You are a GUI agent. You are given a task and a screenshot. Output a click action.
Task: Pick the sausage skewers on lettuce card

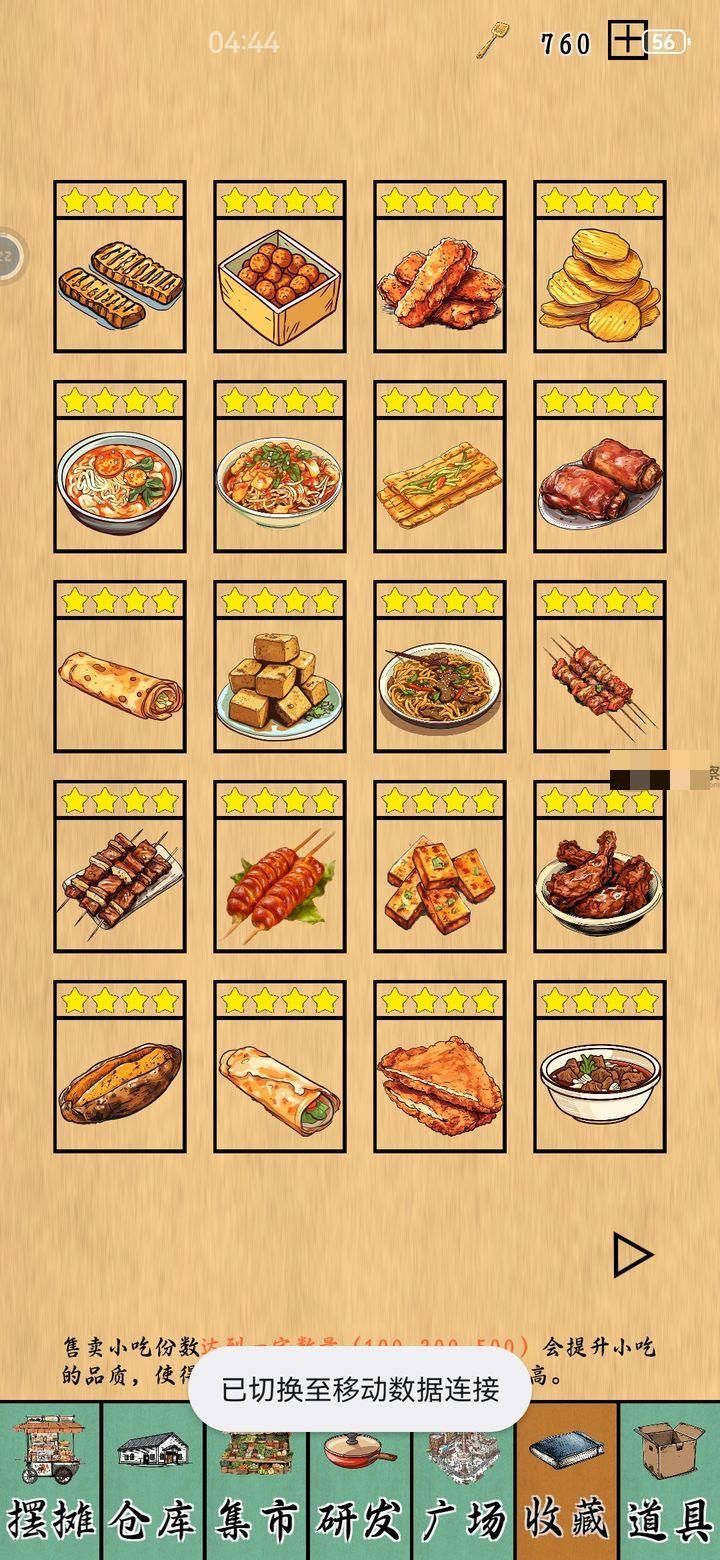point(279,867)
